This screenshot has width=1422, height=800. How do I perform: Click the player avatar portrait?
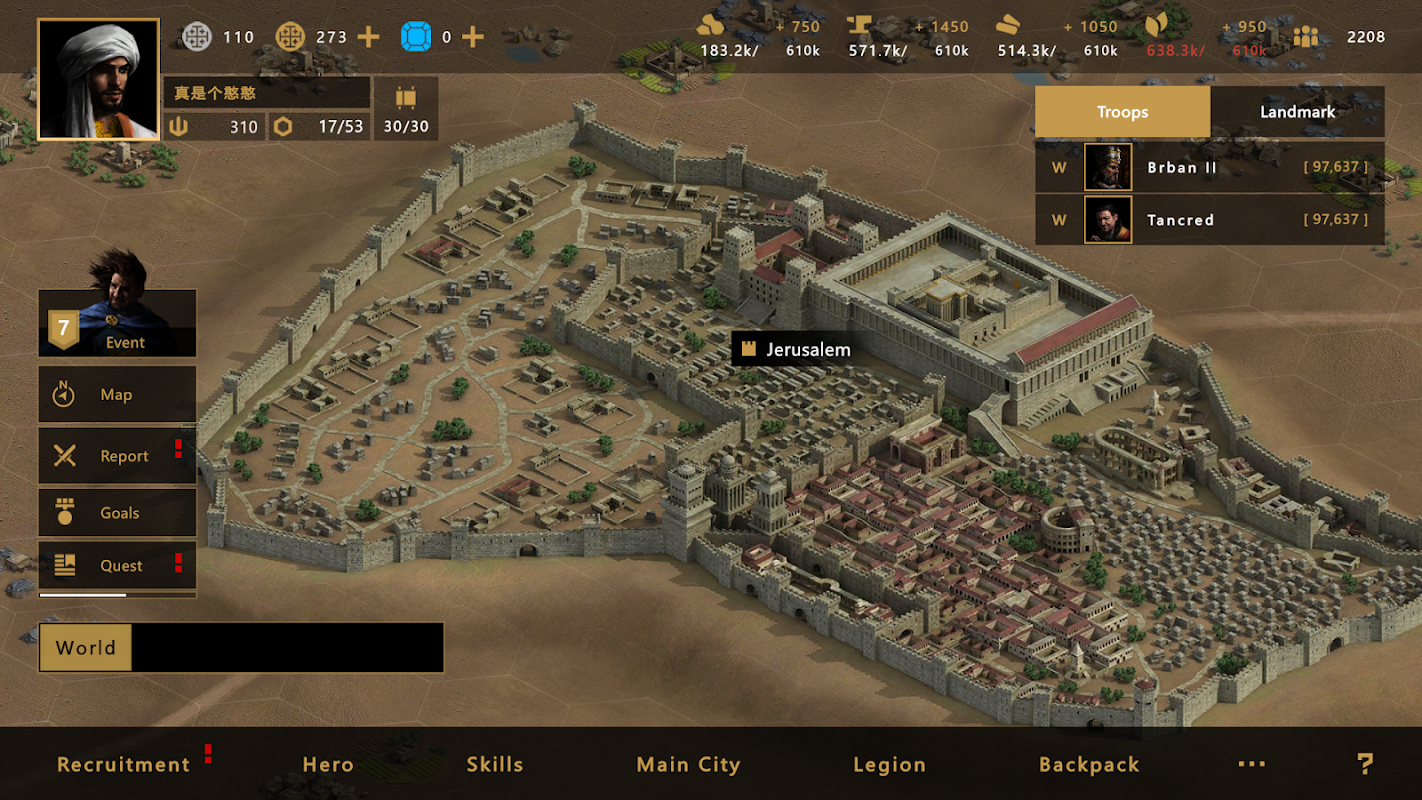[98, 79]
